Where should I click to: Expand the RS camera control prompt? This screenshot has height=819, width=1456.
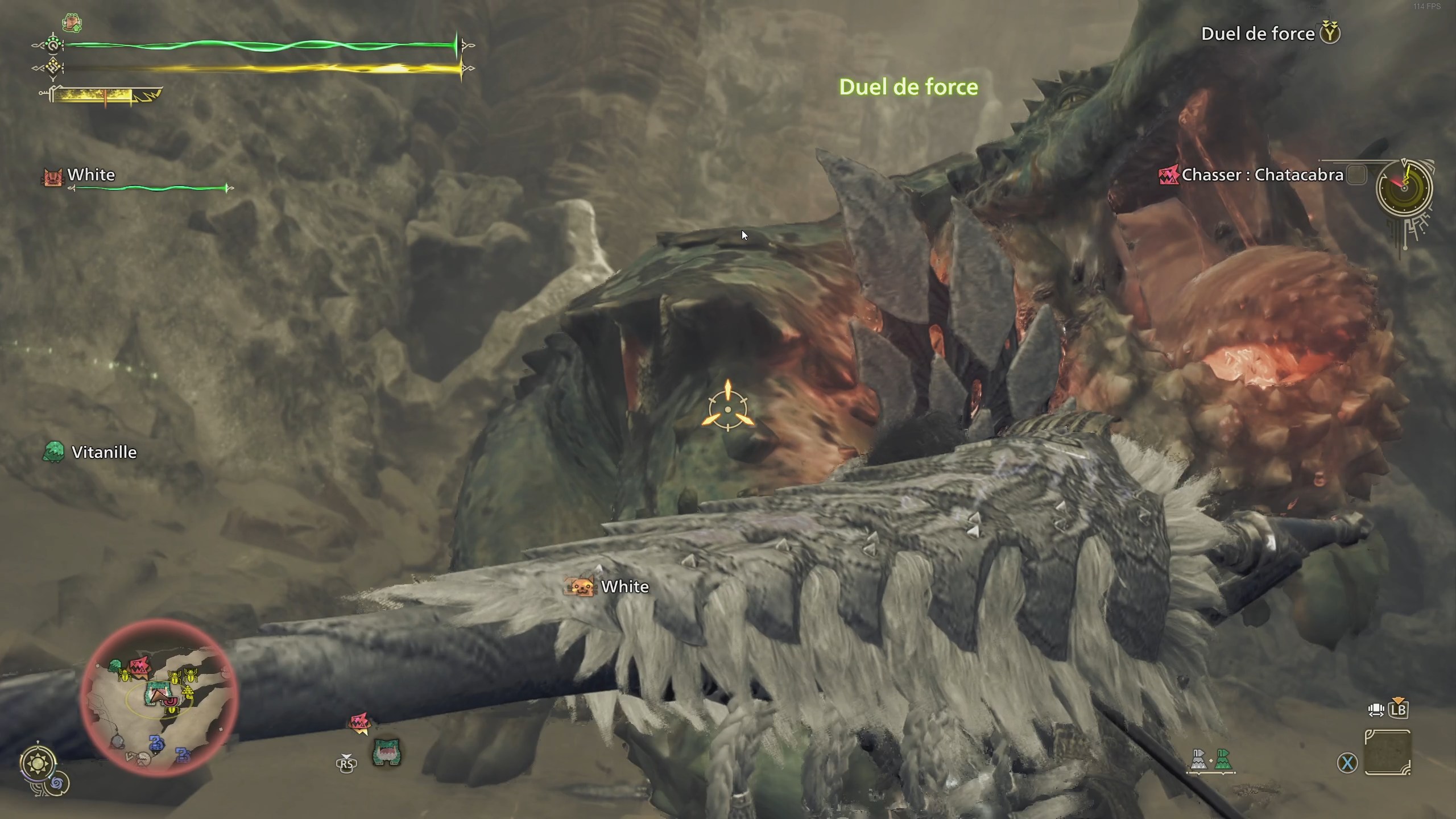(346, 765)
